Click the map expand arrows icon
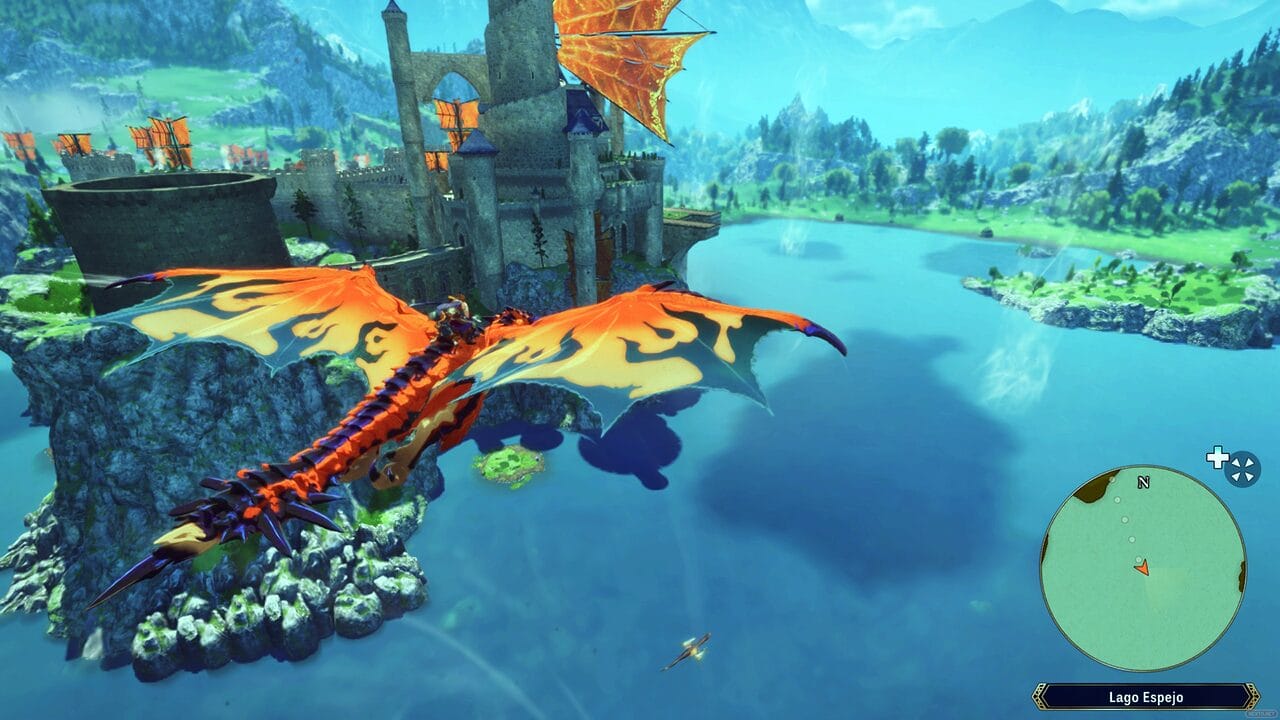This screenshot has height=720, width=1280. tap(1242, 468)
